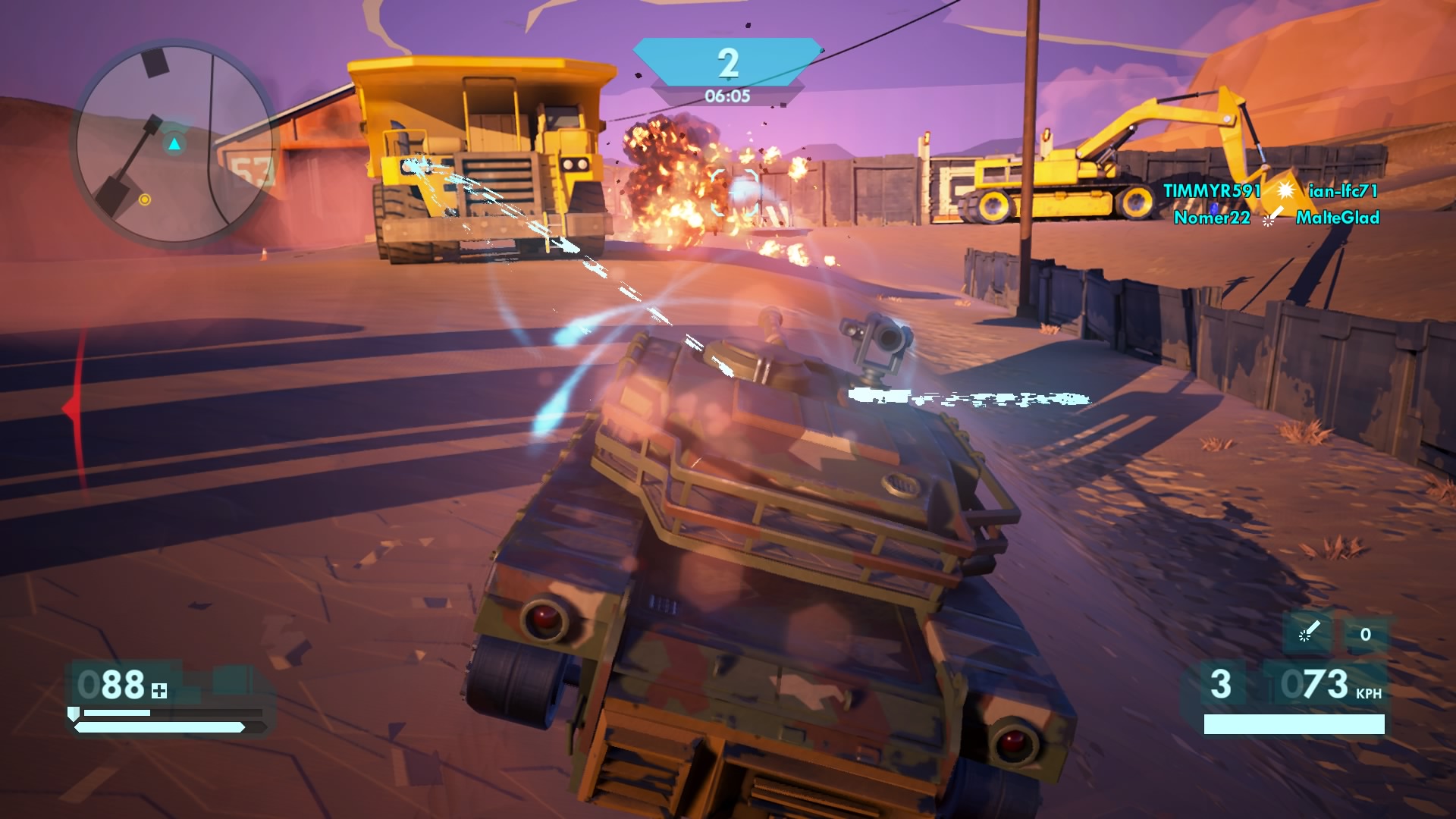
Task: Click the health plus icon
Action: point(159,691)
